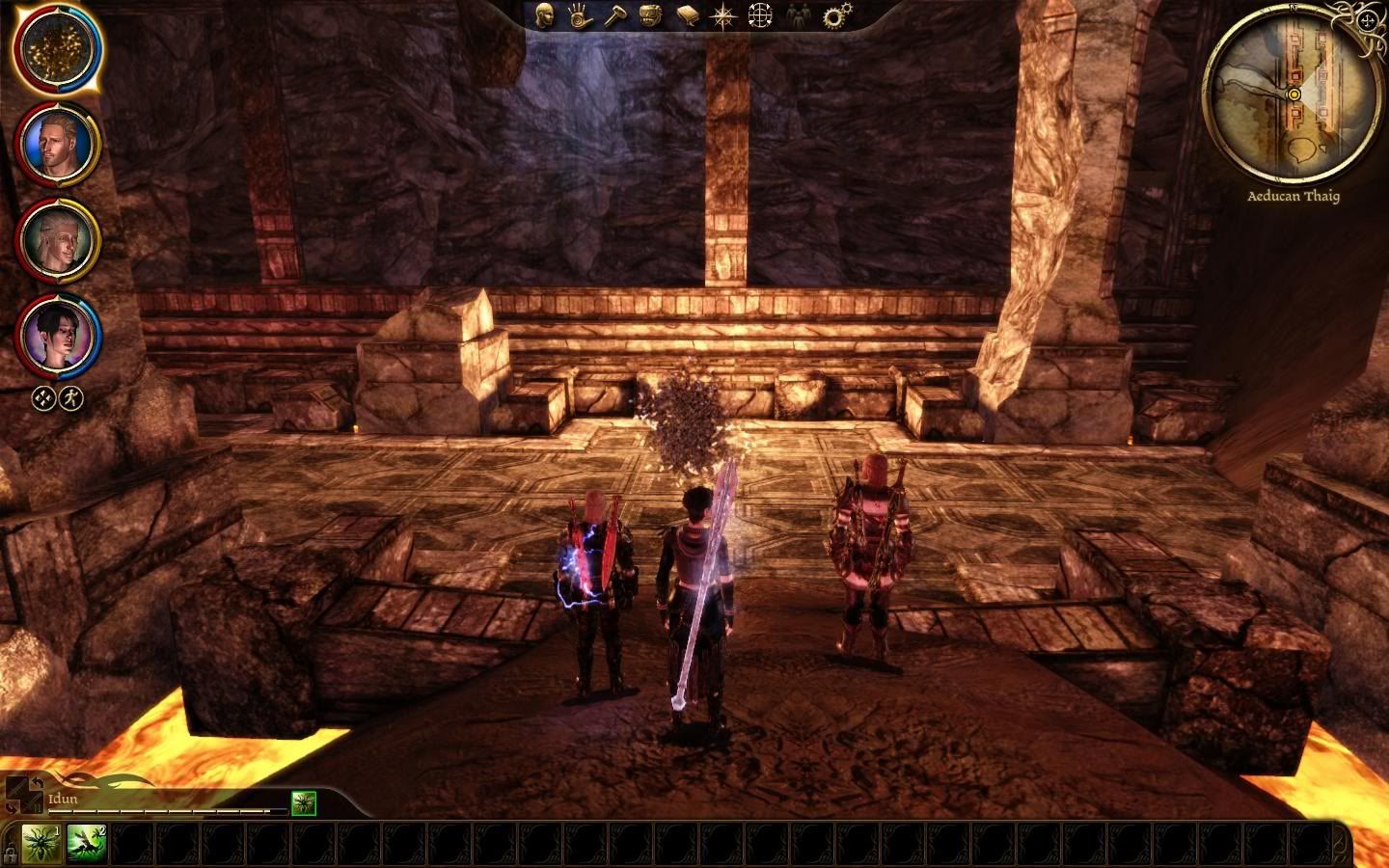Open the world map globe icon
This screenshot has height=868, width=1389.
[x=761, y=16]
